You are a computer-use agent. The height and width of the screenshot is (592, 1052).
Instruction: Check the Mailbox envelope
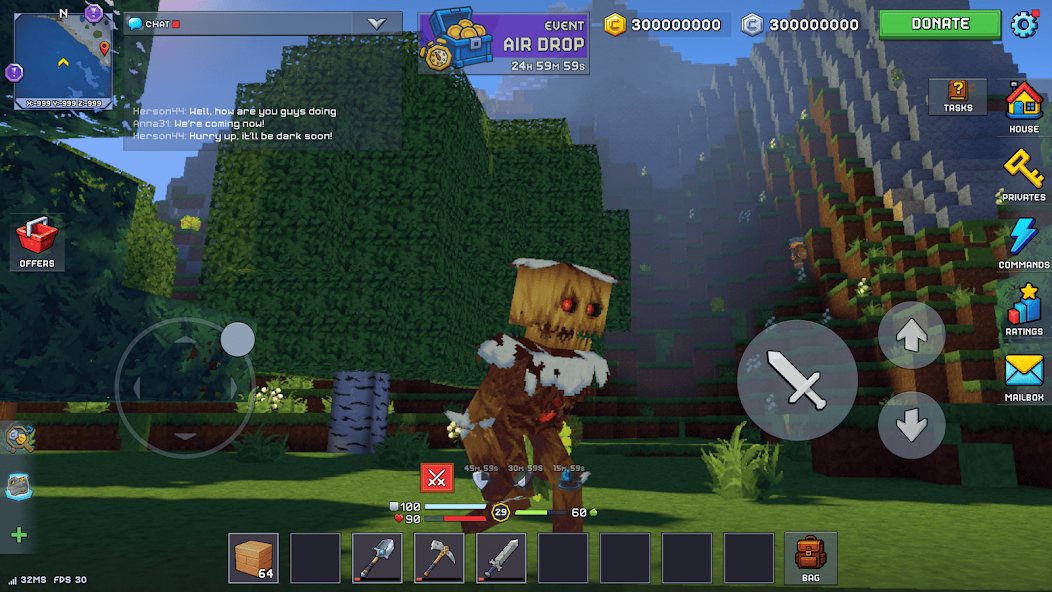1023,377
